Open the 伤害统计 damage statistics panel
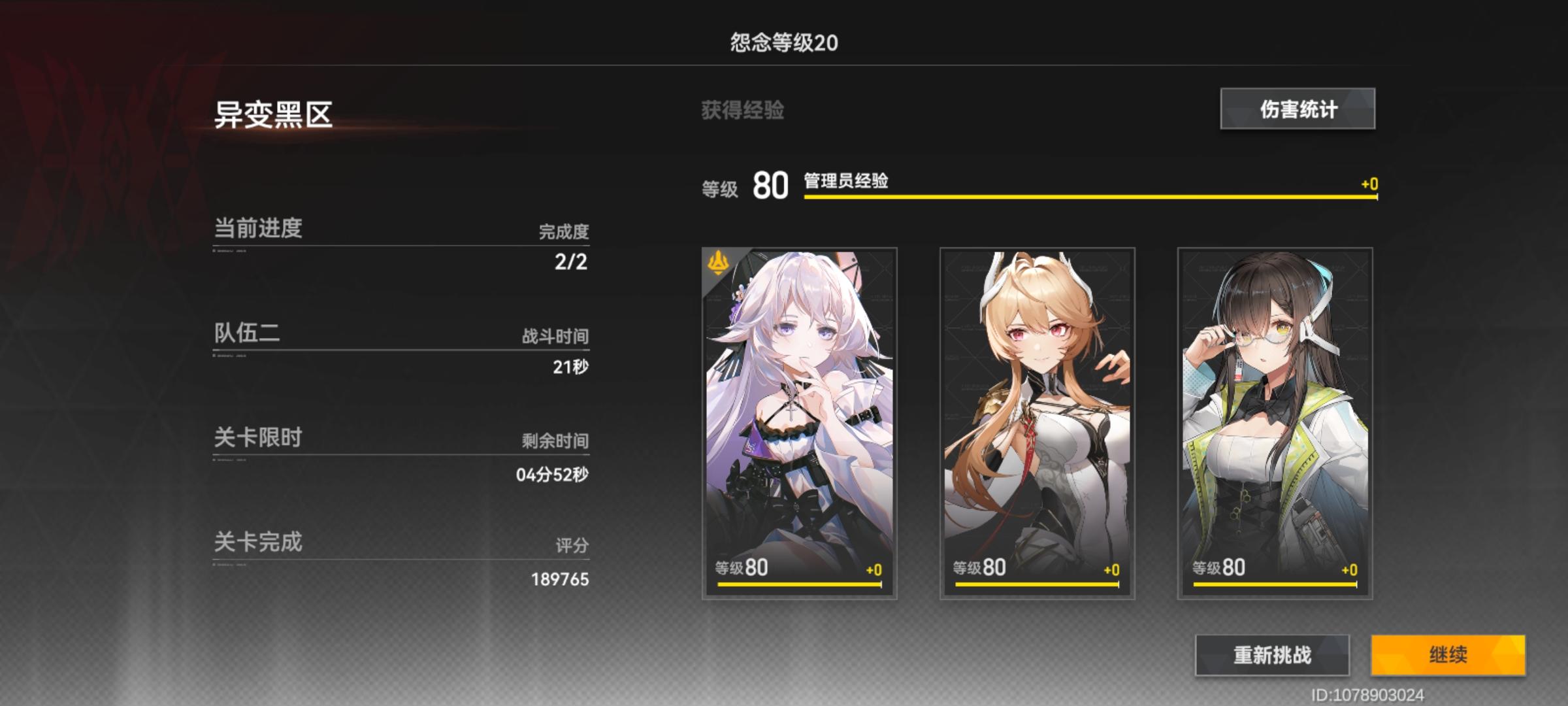Image resolution: width=1568 pixels, height=706 pixels. click(x=1296, y=110)
